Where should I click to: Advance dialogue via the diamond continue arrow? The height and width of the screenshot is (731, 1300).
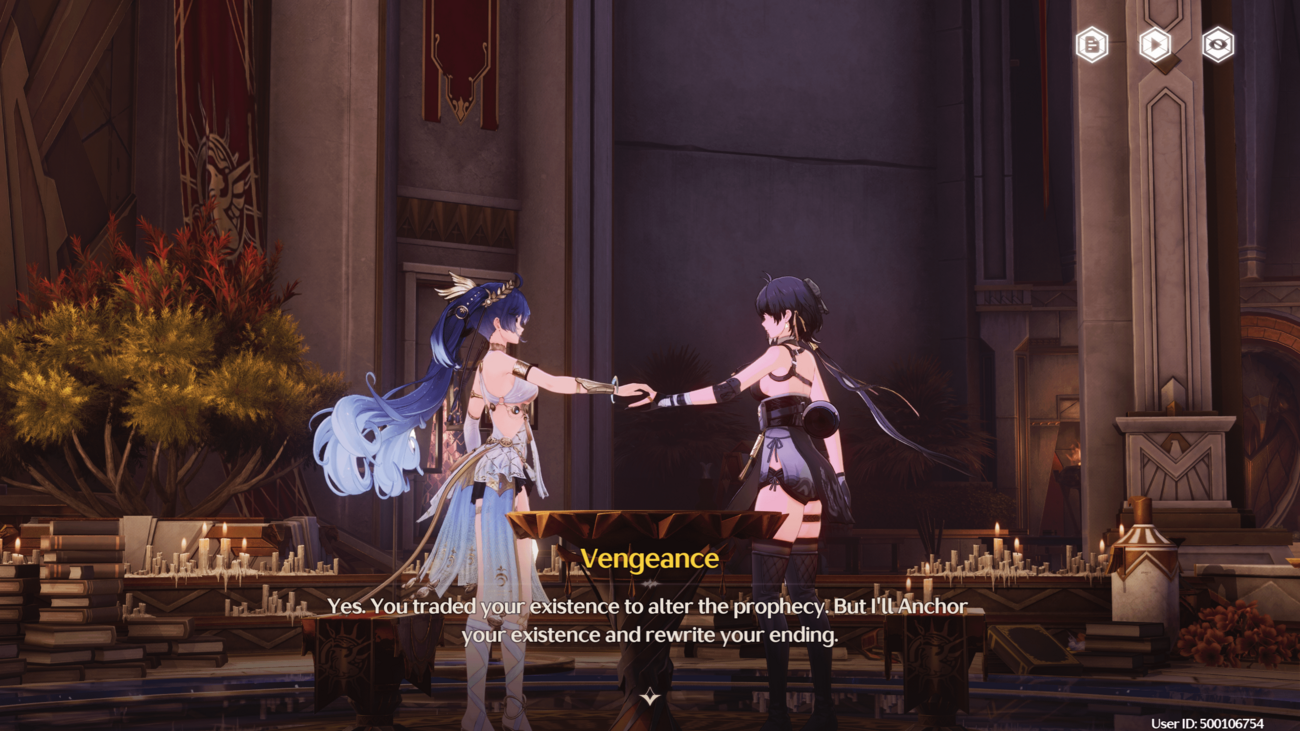click(650, 696)
